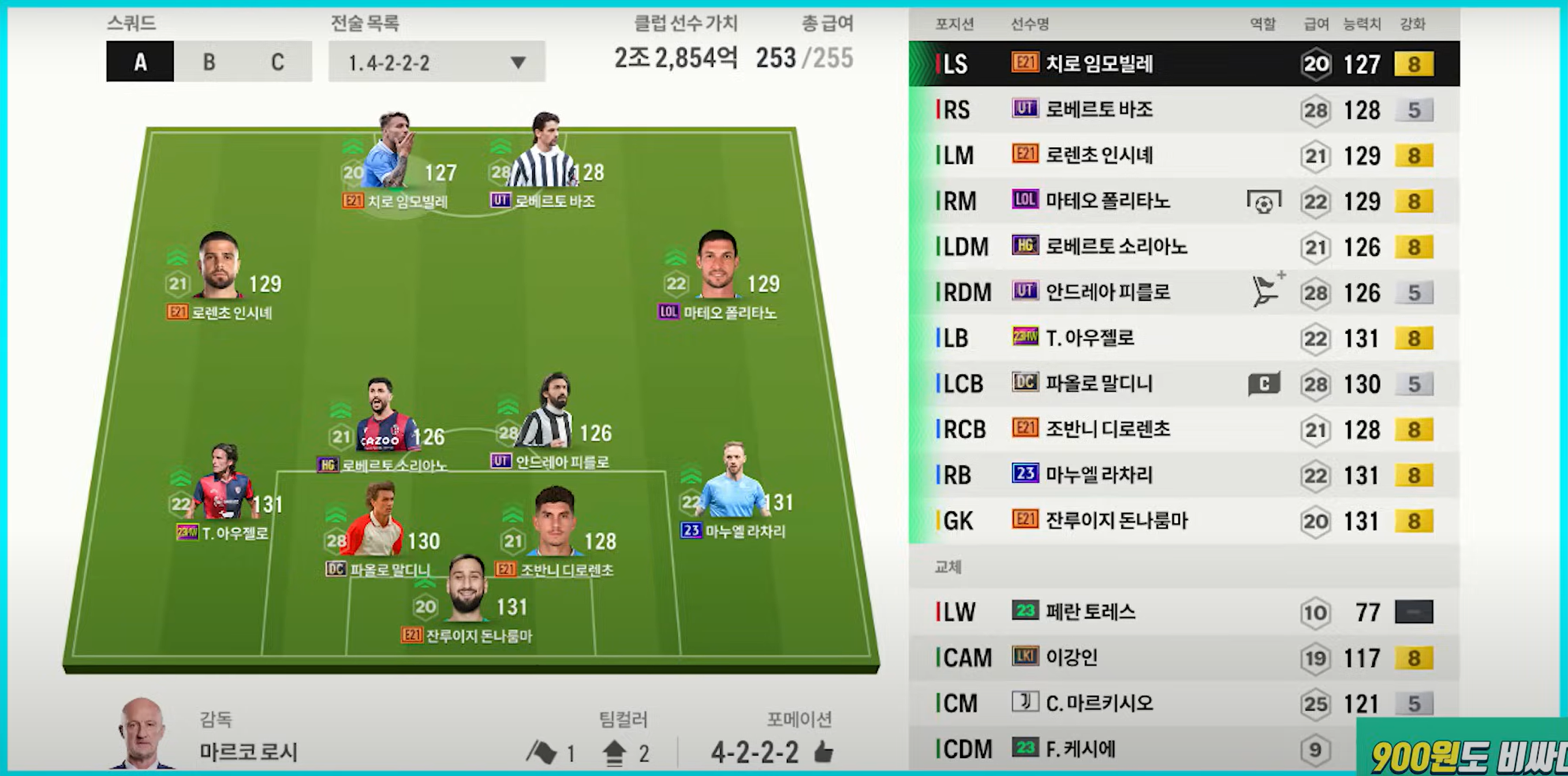Click the thumbs-up icon beside formation
Image resolution: width=1568 pixels, height=776 pixels.
point(823,753)
